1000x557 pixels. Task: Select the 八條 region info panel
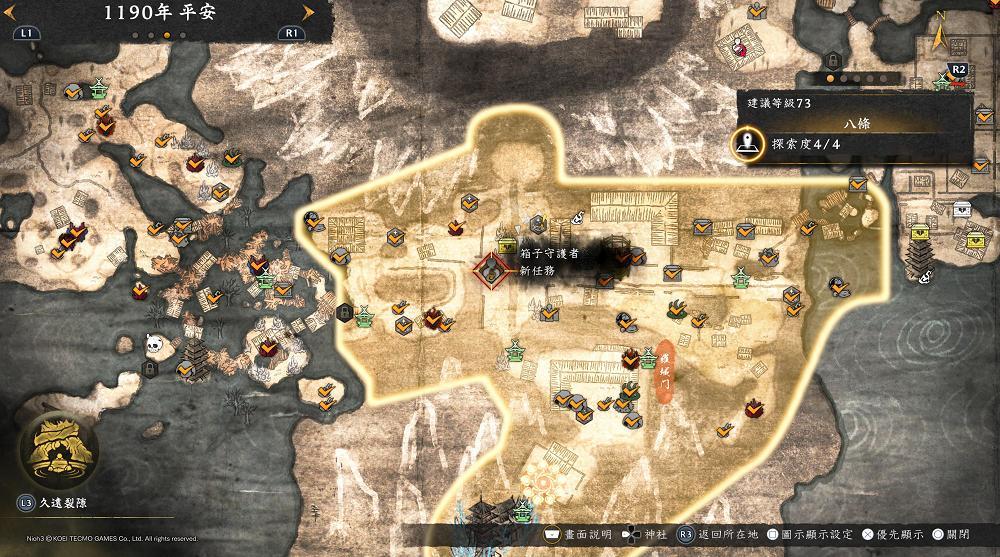point(856,127)
